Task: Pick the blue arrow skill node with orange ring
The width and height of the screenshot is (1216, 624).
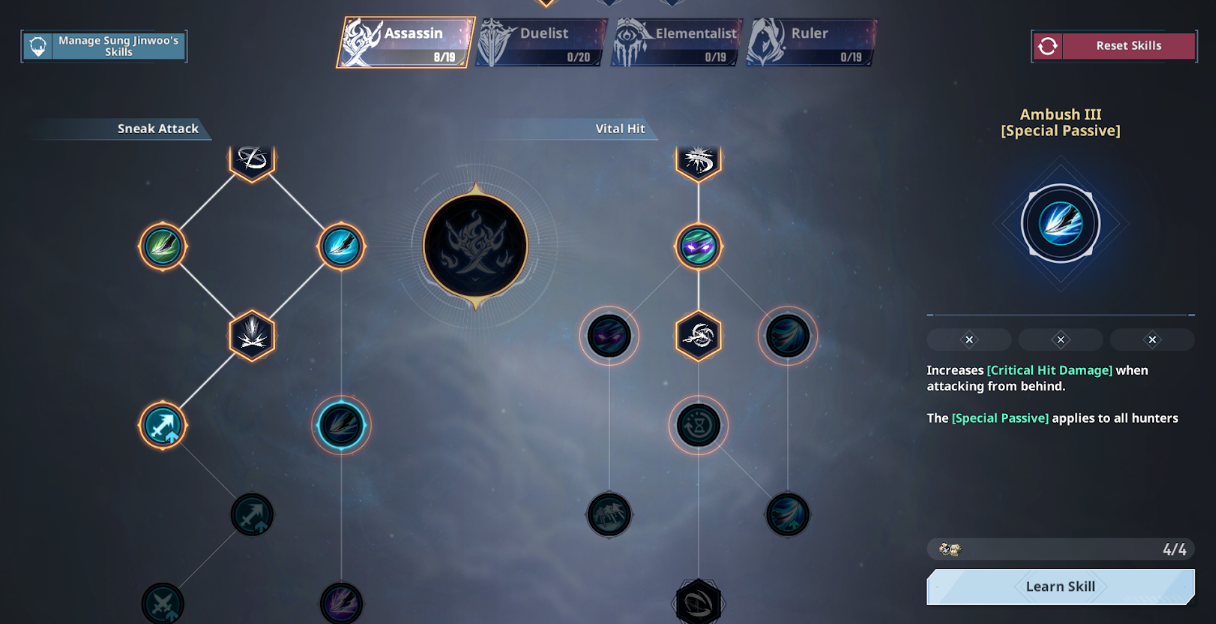Action: click(163, 425)
